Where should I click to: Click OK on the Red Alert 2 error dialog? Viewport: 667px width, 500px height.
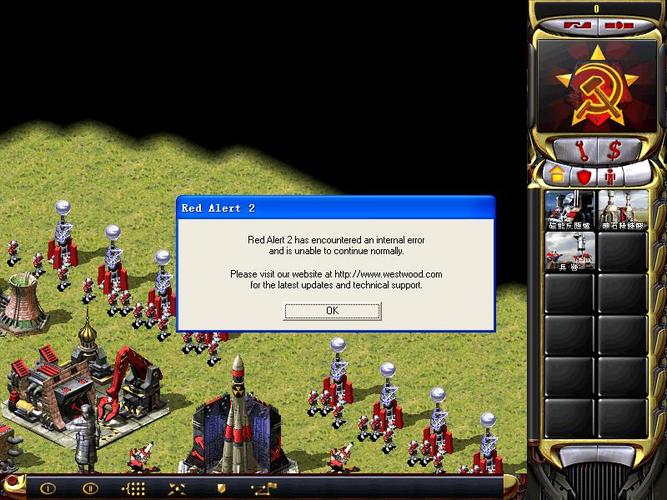332,311
